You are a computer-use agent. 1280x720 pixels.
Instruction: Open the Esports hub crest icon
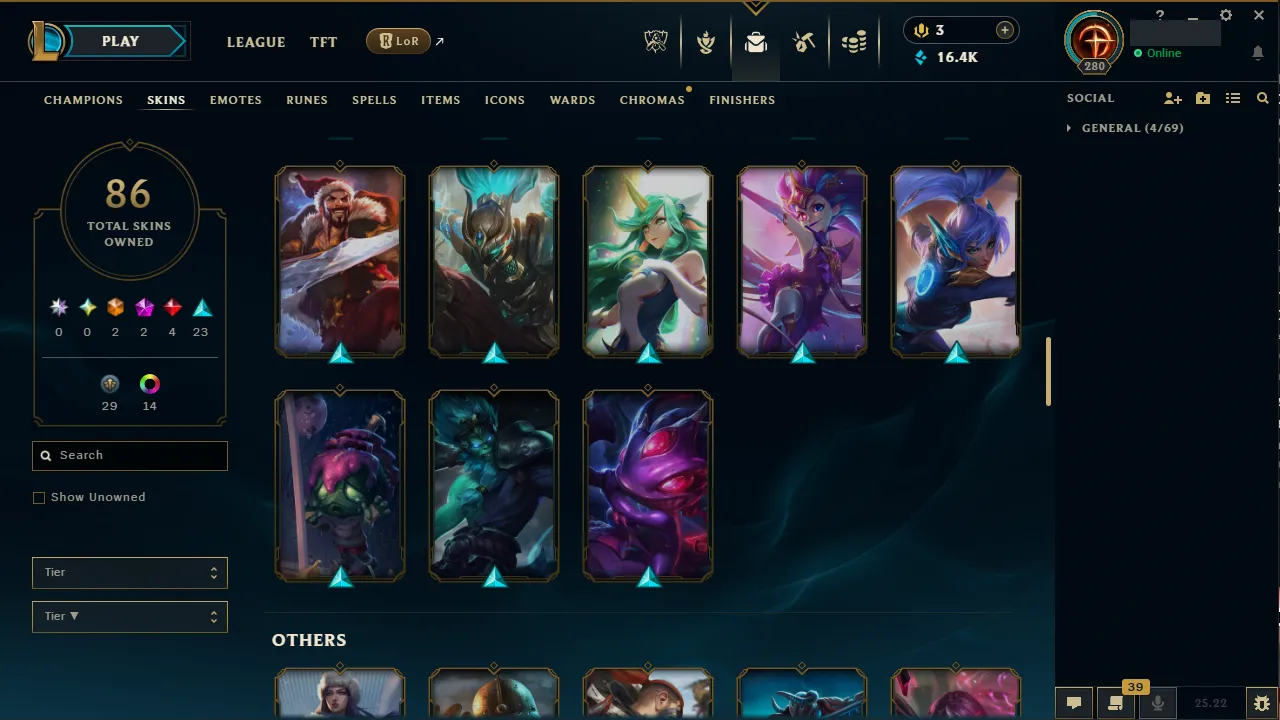click(x=656, y=41)
